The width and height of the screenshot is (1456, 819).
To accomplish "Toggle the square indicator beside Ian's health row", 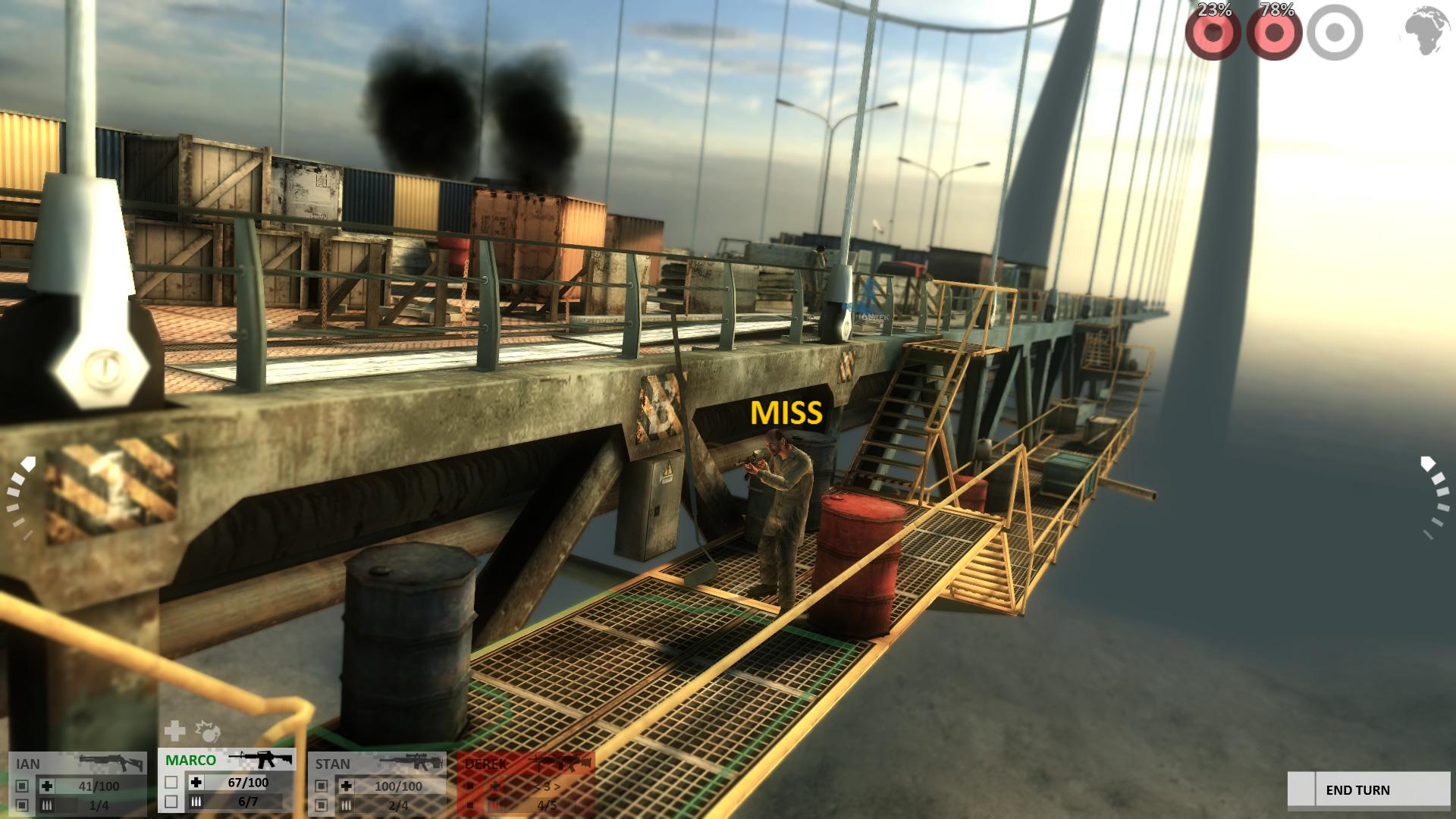I will (x=22, y=784).
